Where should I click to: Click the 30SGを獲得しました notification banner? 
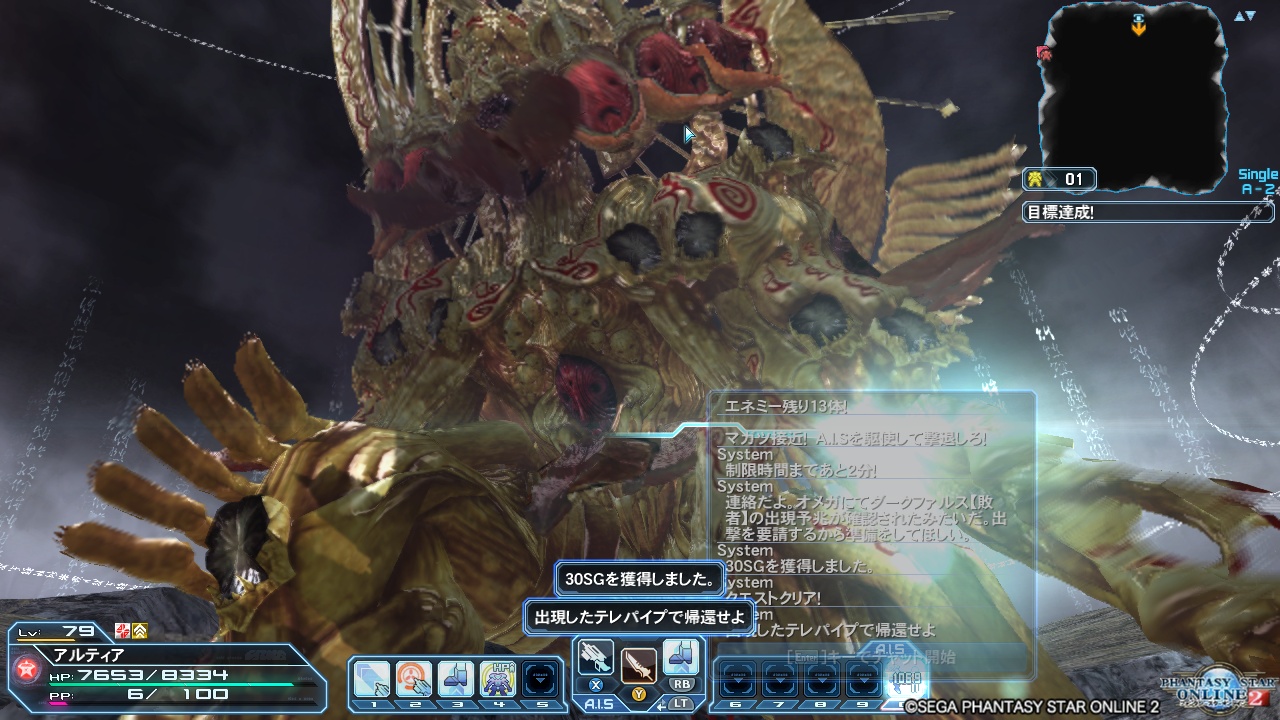[x=641, y=579]
